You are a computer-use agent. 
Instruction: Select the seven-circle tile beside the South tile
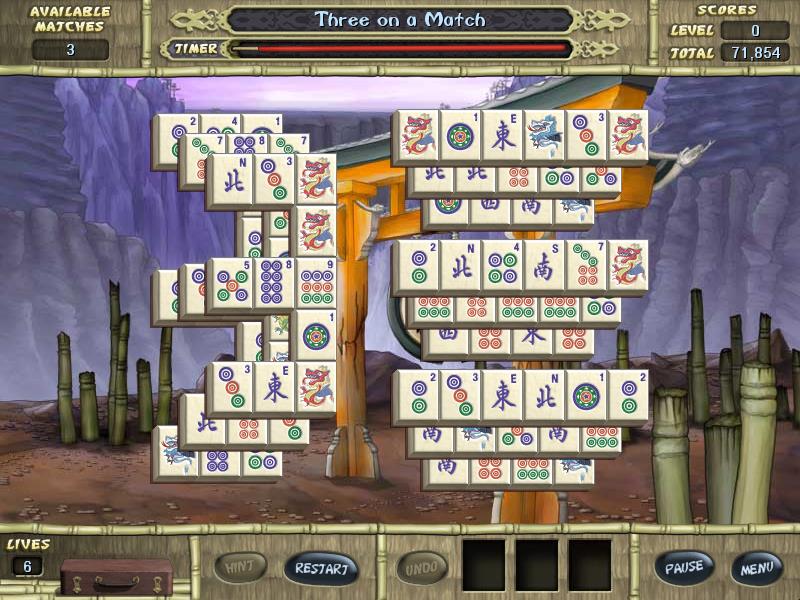pos(585,266)
